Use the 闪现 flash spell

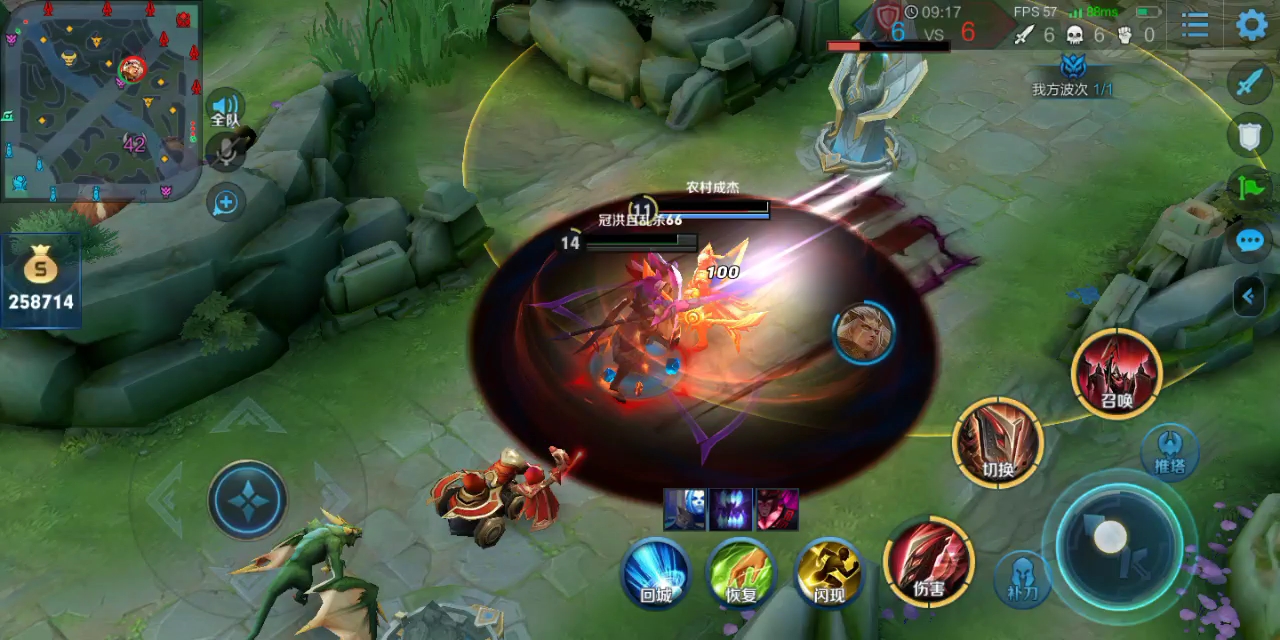829,573
